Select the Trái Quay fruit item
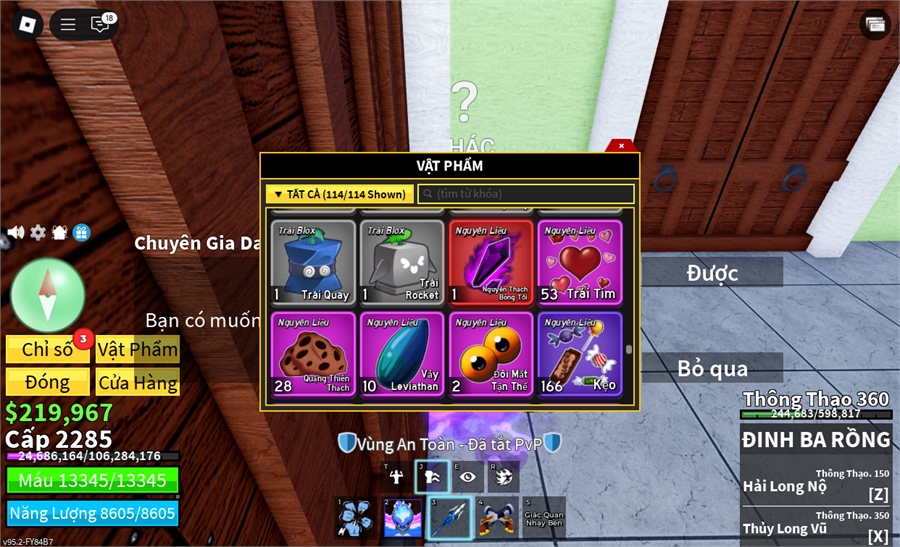 (313, 261)
